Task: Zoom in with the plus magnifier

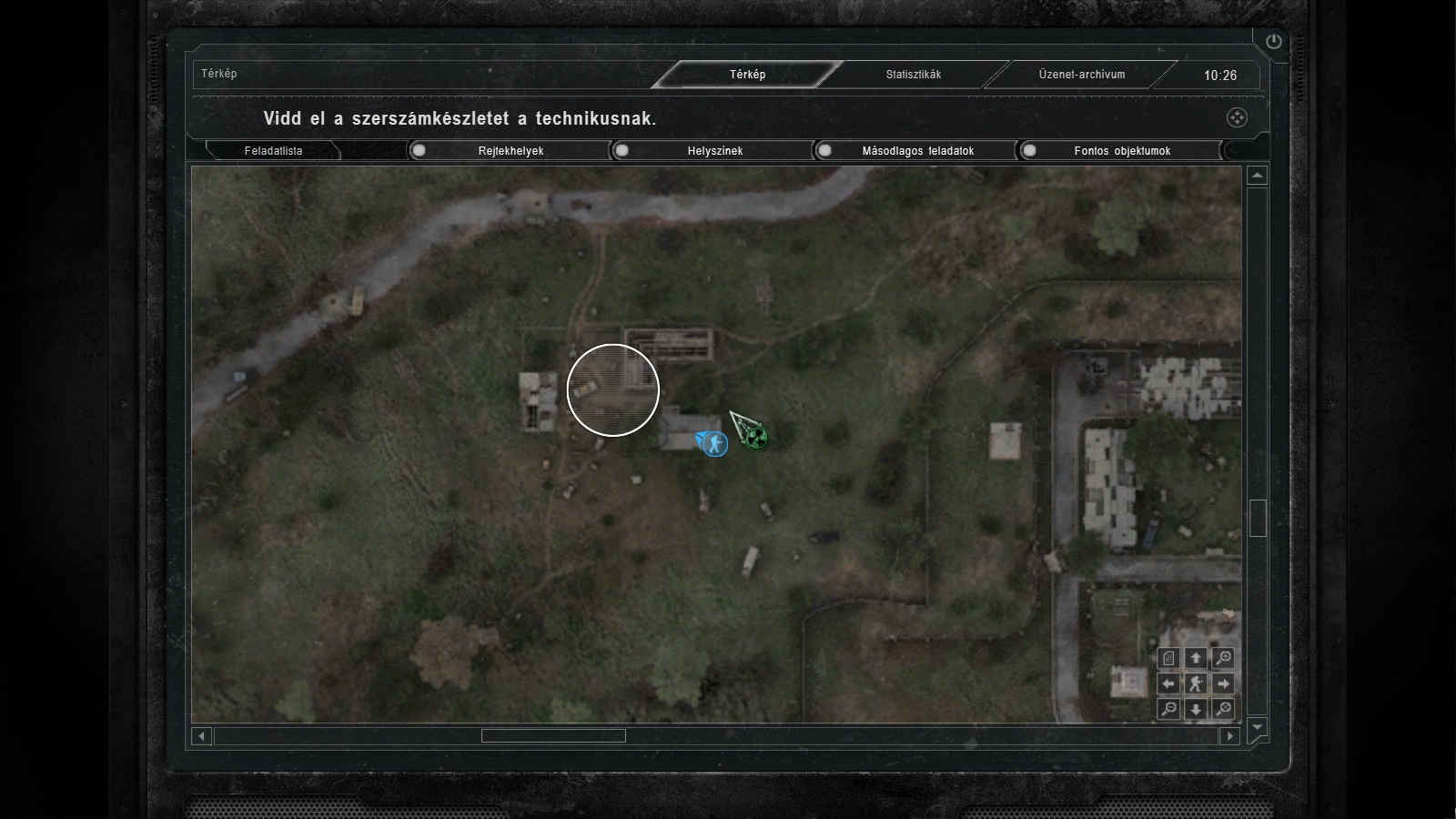Action: click(x=1224, y=658)
